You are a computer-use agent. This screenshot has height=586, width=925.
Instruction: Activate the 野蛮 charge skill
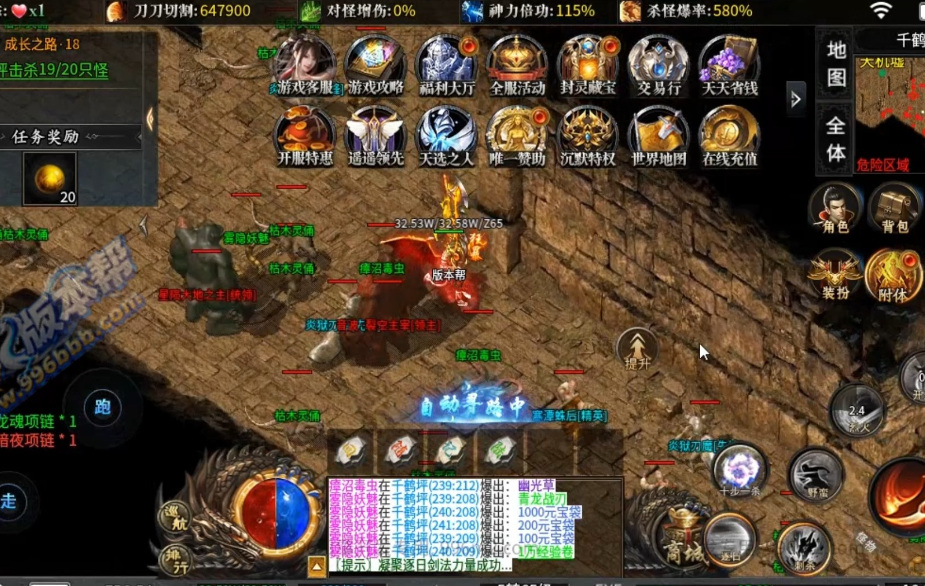tap(816, 473)
